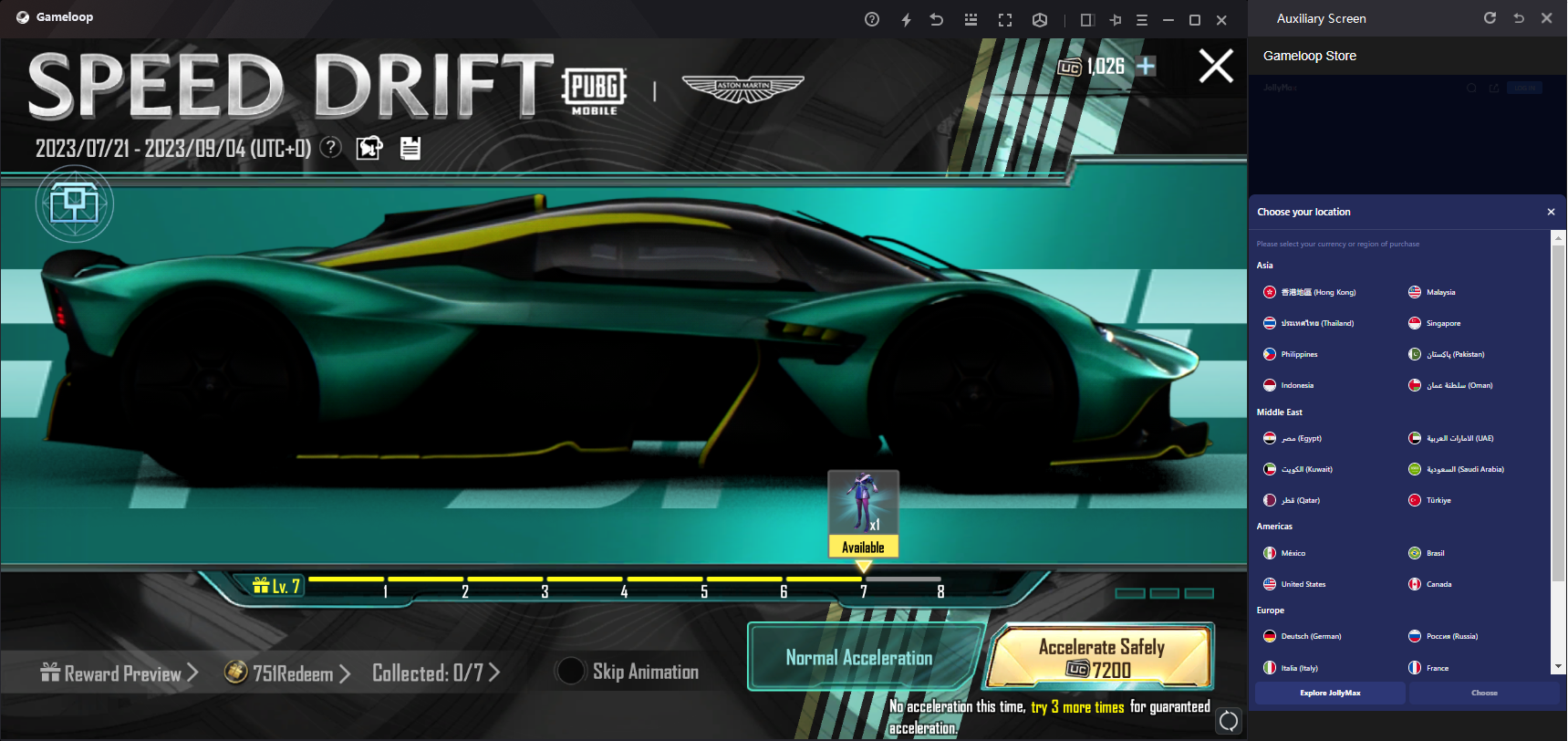Viewport: 1568px width, 741px height.
Task: Open the vehicle preview garage icon
Action: pyautogui.click(x=74, y=203)
